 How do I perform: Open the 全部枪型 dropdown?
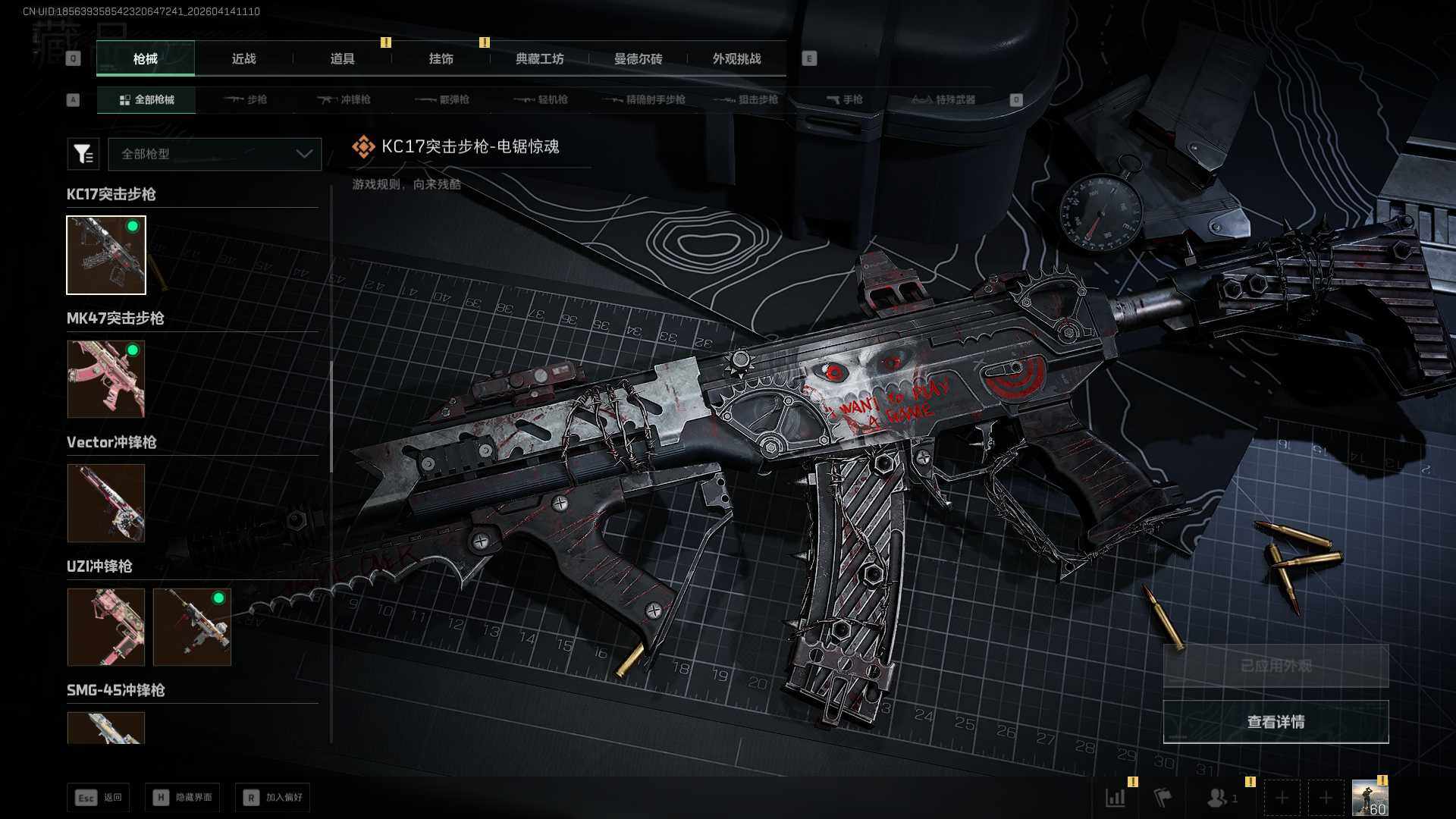[x=215, y=154]
